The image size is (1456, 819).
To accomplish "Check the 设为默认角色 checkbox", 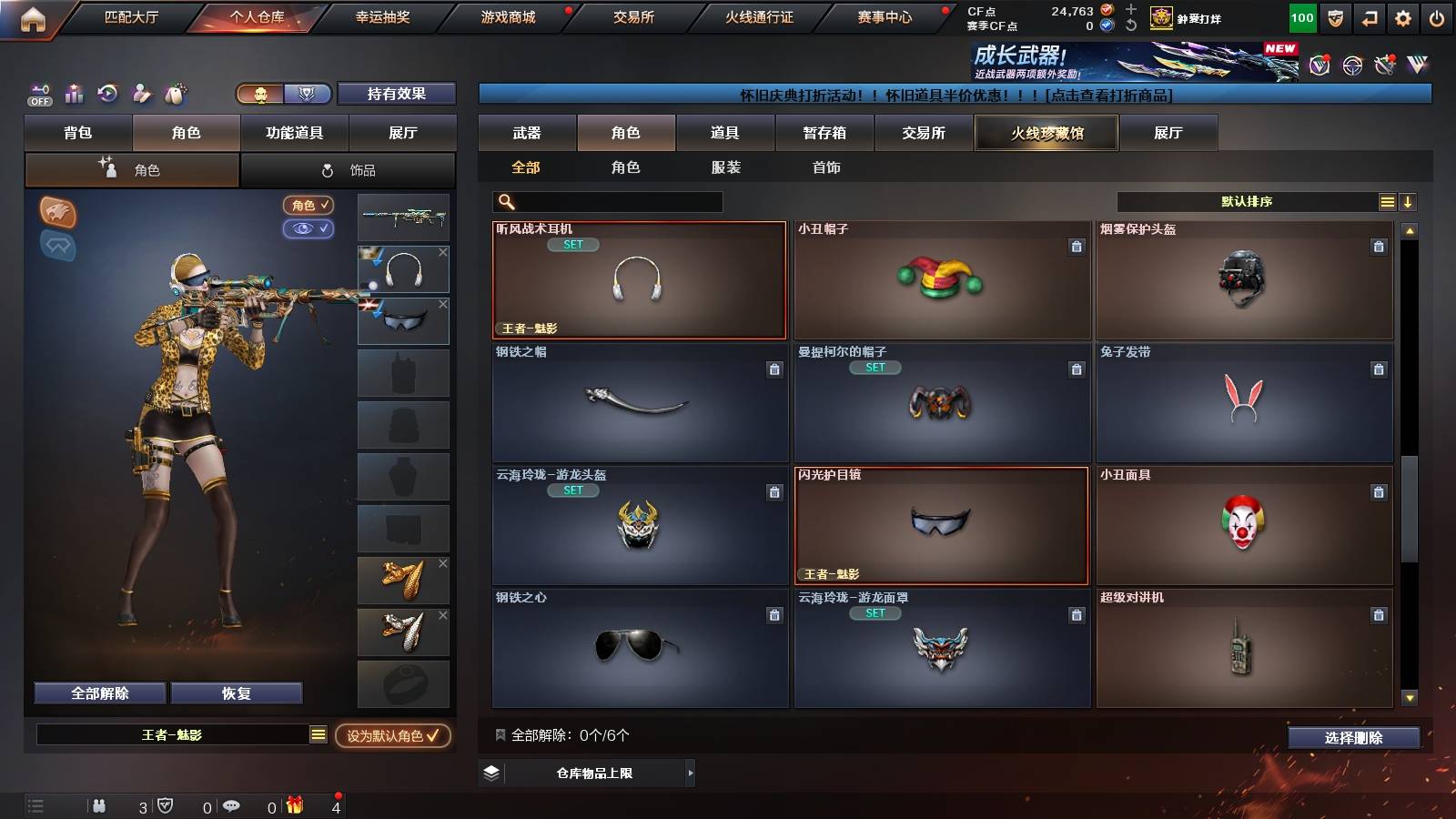I will click(435, 738).
